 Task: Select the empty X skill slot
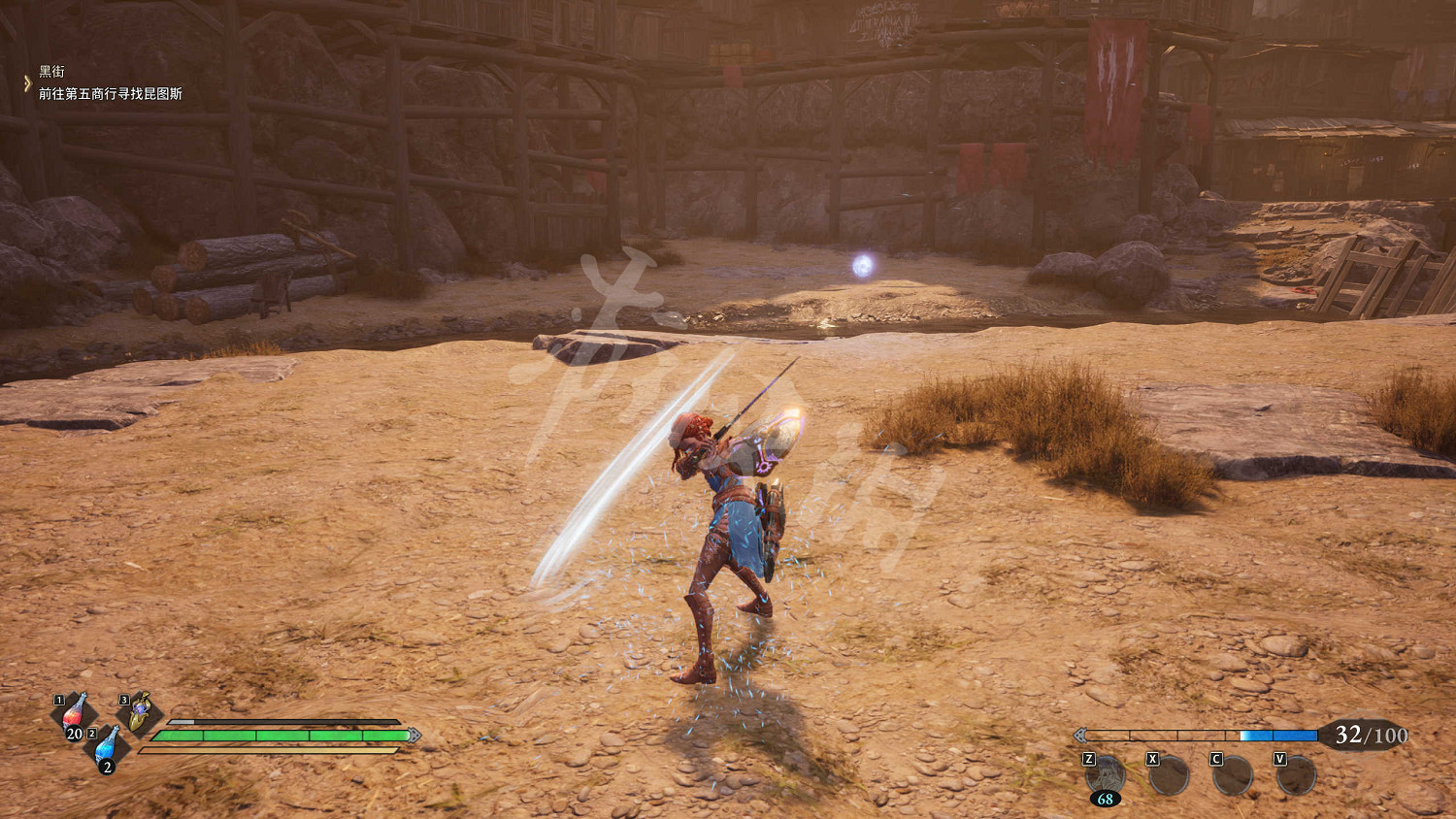coord(1169,775)
